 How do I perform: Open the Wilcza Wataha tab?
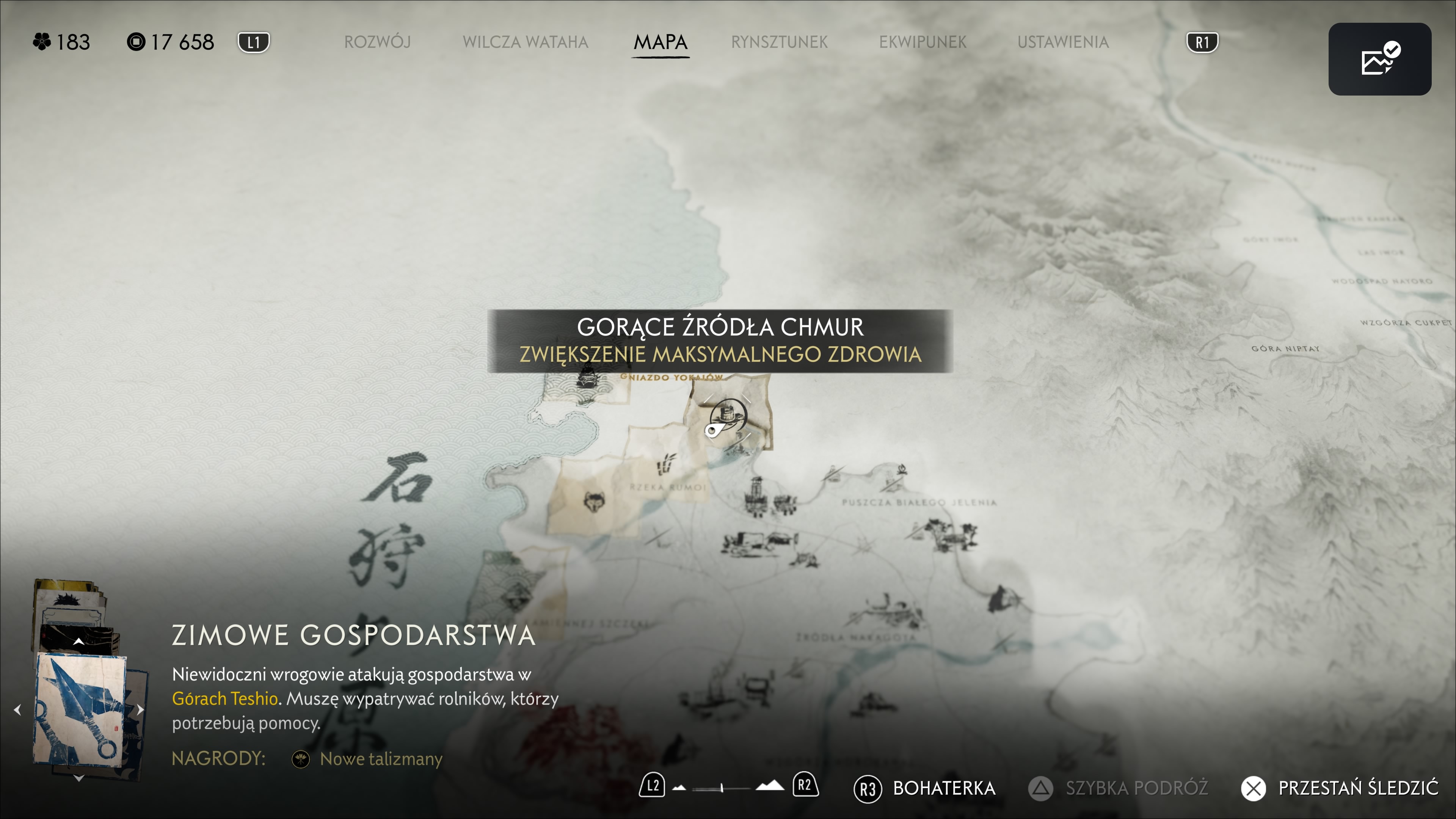pos(525,42)
